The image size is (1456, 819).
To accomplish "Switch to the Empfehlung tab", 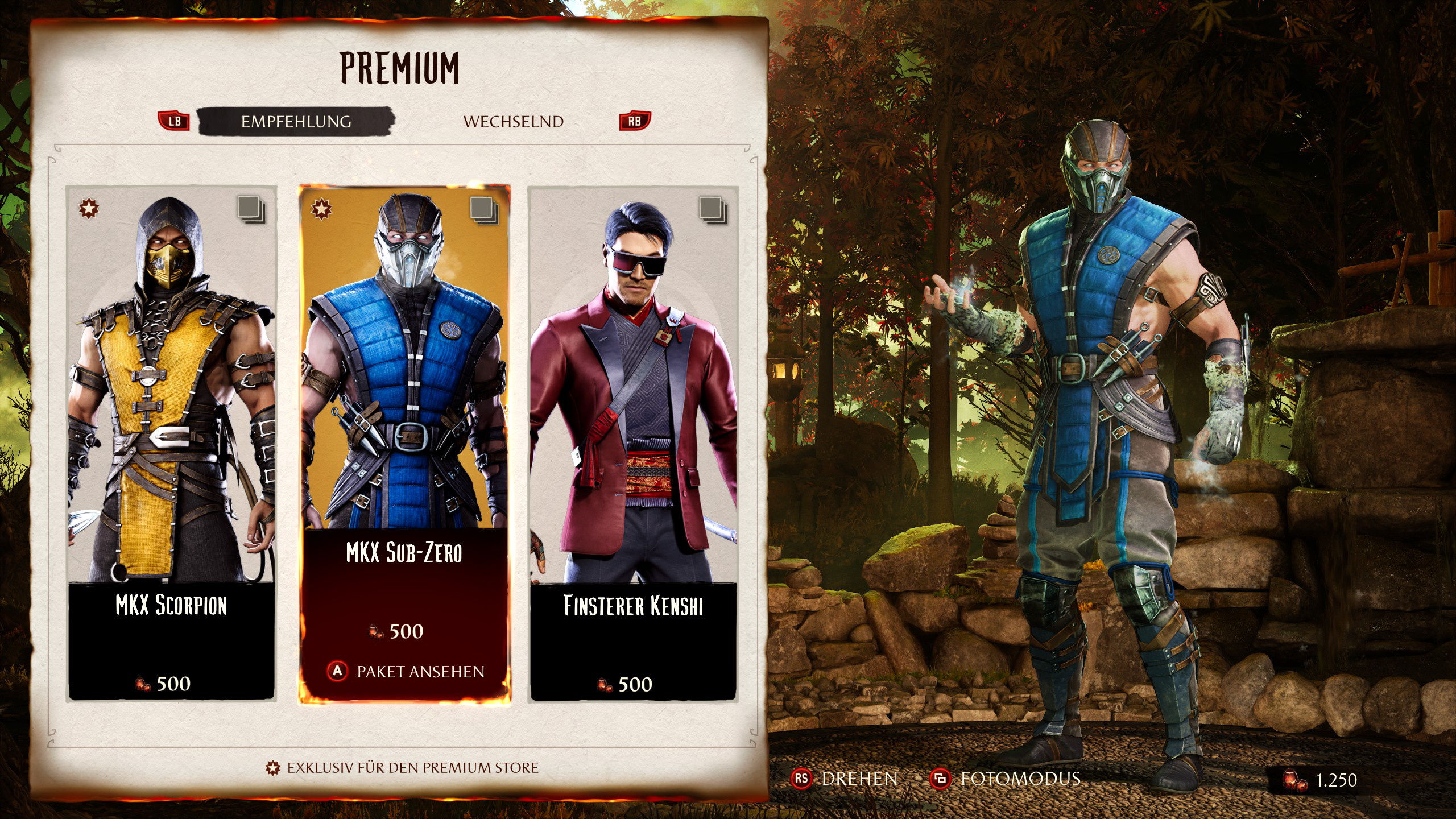I will (x=296, y=122).
